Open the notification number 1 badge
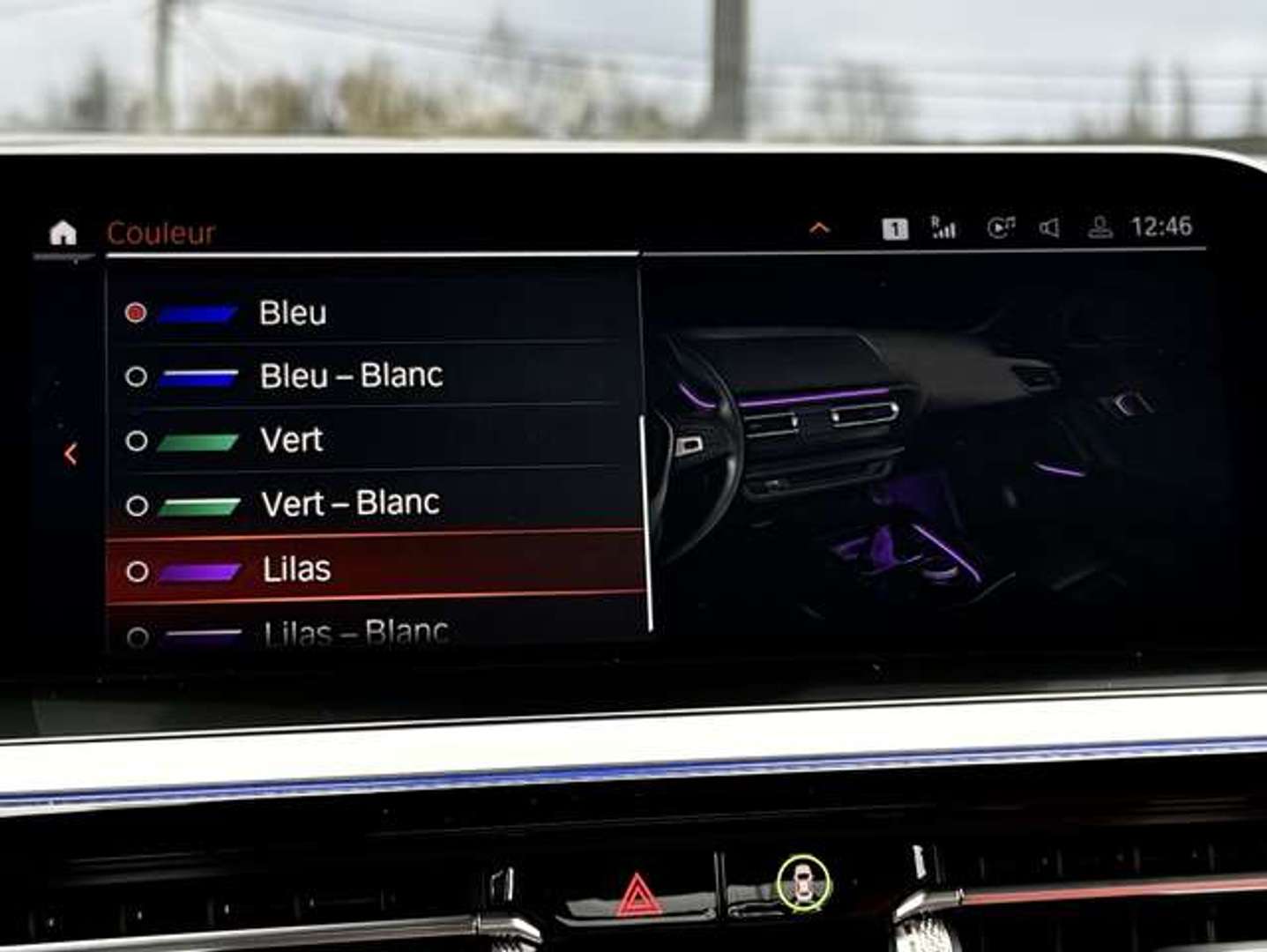 895,229
